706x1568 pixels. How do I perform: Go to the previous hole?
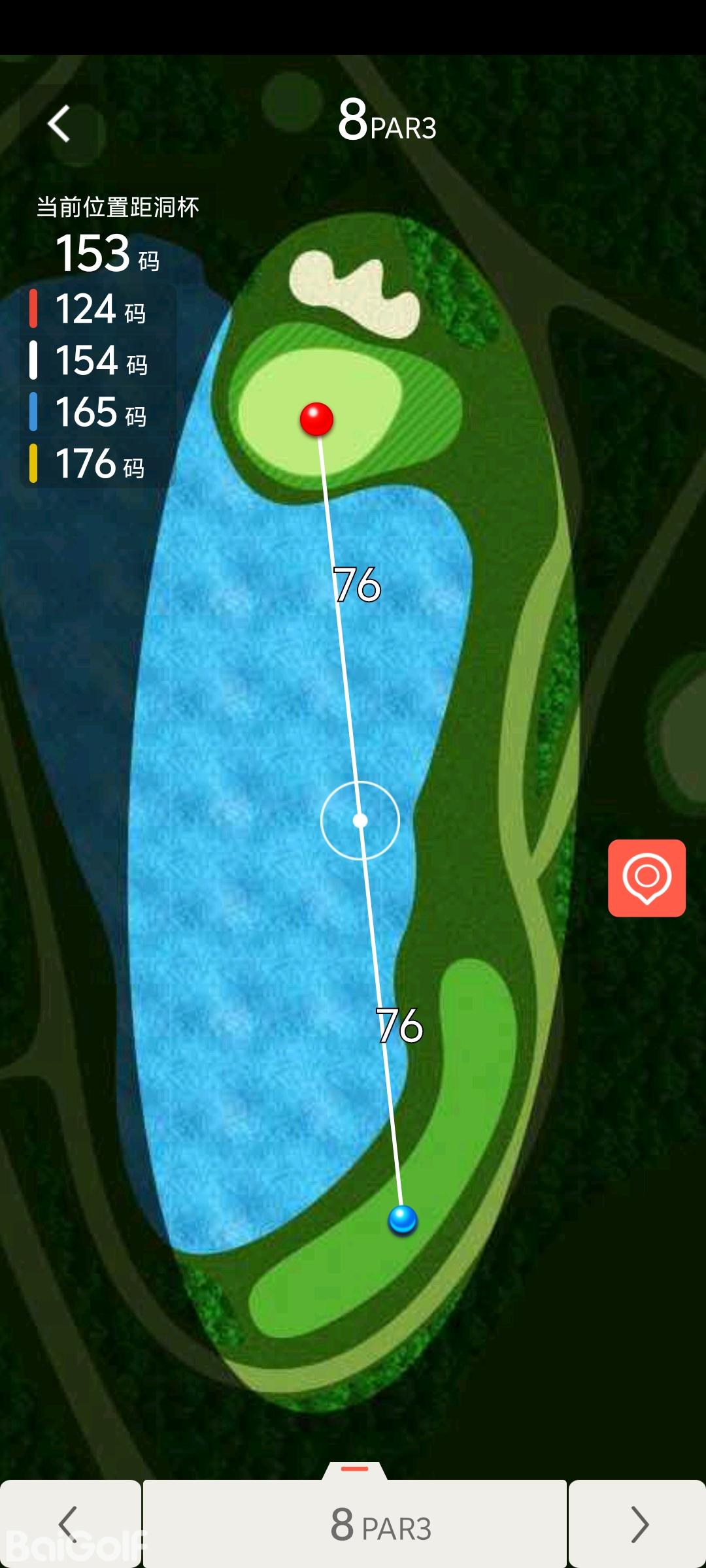69,1524
